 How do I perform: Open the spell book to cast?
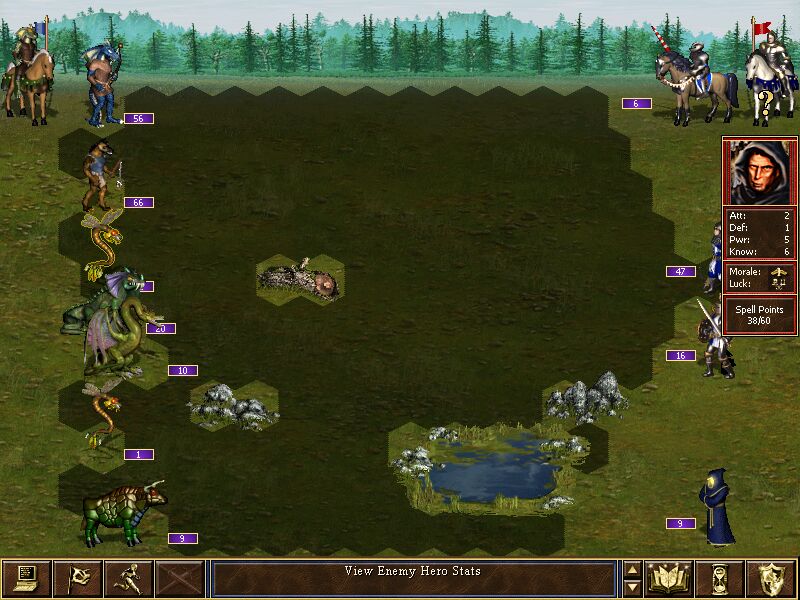669,578
